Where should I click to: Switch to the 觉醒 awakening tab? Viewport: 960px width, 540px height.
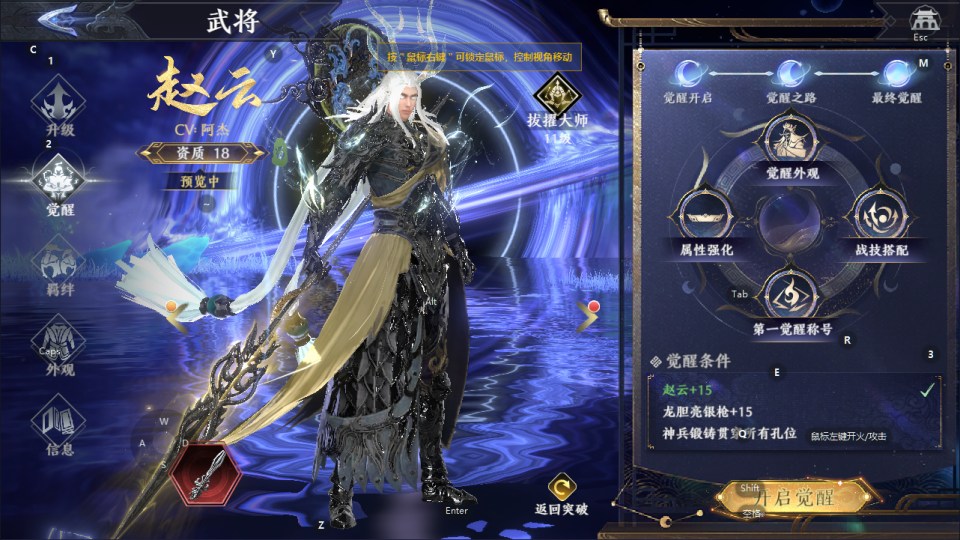(x=59, y=183)
